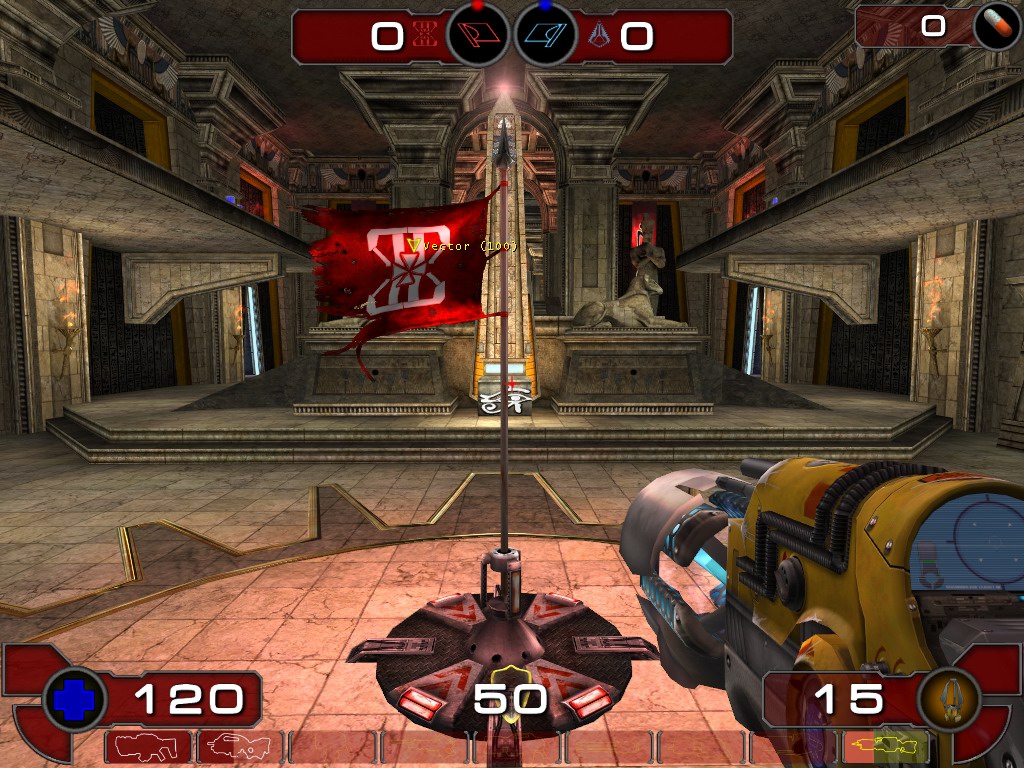This screenshot has height=768, width=1024.
Task: Click the red team flag status icon
Action: coord(477,36)
